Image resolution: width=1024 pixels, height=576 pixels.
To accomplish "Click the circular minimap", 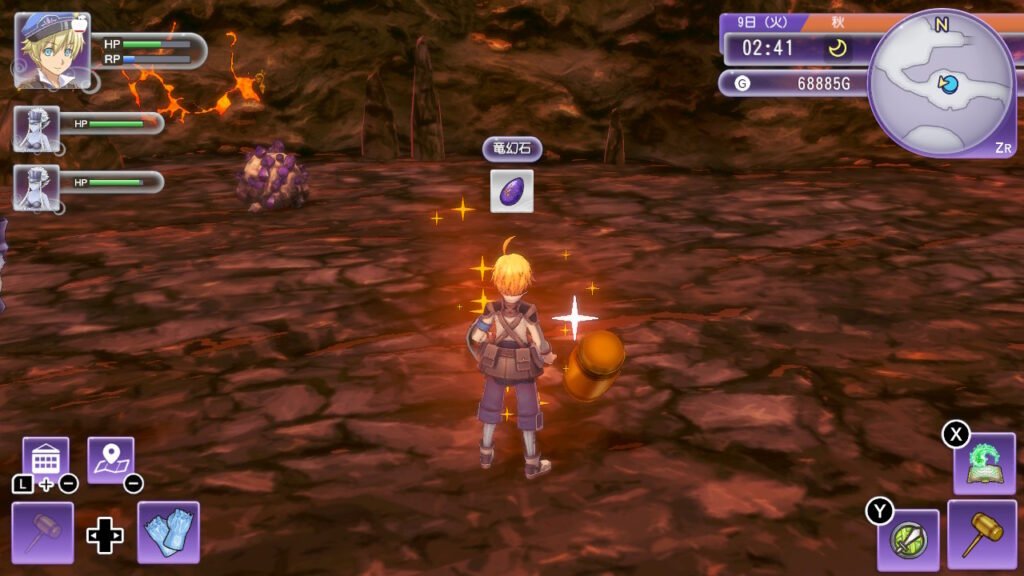I will point(941,83).
